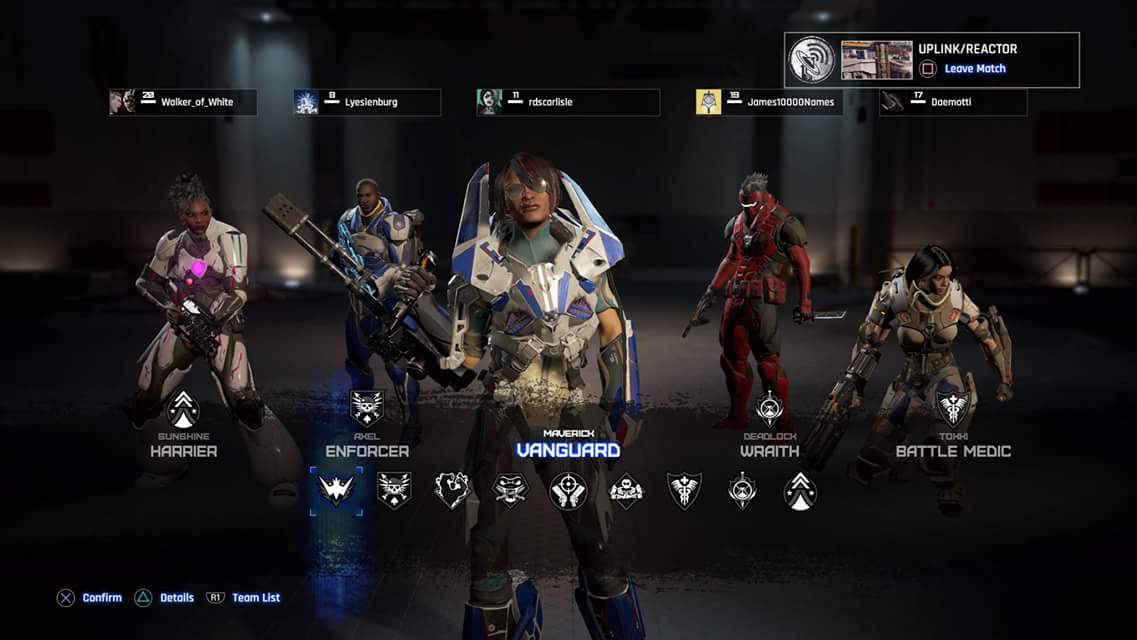1137x640 pixels.
Task: Select player Walker_of_White's name tag
Action: [183, 102]
